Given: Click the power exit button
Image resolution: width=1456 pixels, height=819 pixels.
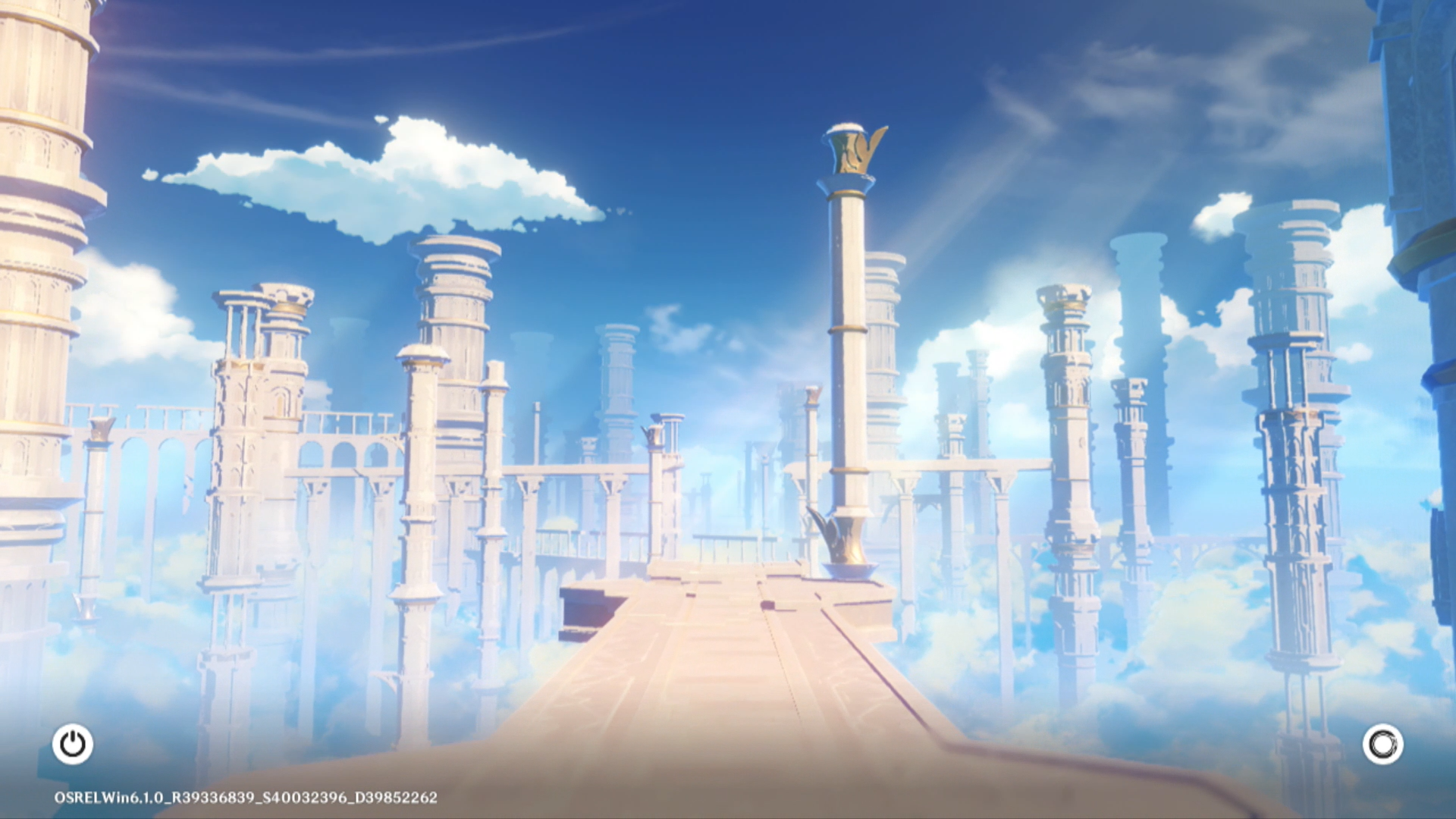Looking at the screenshot, I should click(73, 744).
